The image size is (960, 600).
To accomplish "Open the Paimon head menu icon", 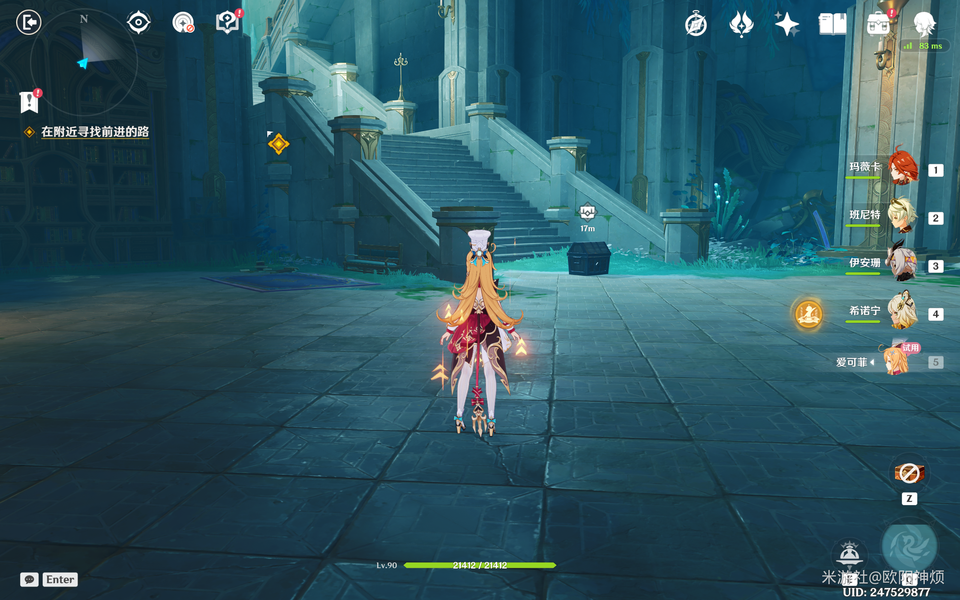I will click(924, 24).
